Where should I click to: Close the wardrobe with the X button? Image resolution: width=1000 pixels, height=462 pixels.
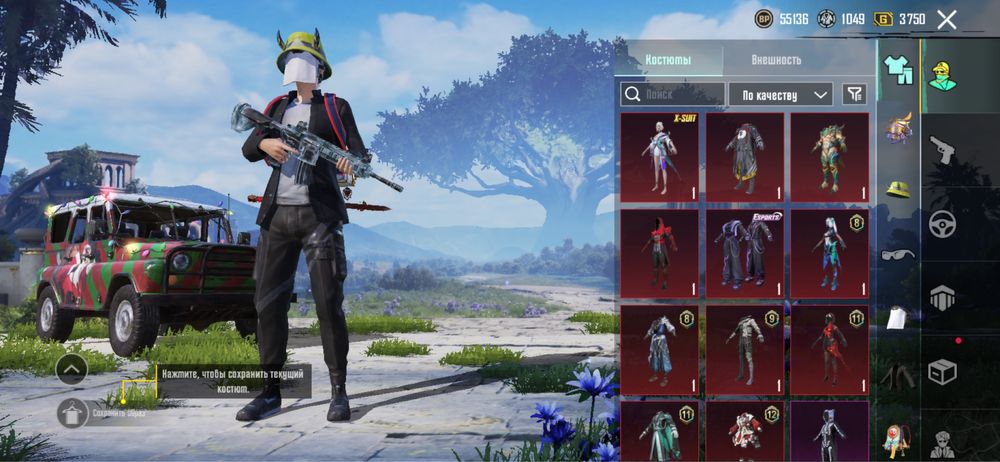pos(946,19)
